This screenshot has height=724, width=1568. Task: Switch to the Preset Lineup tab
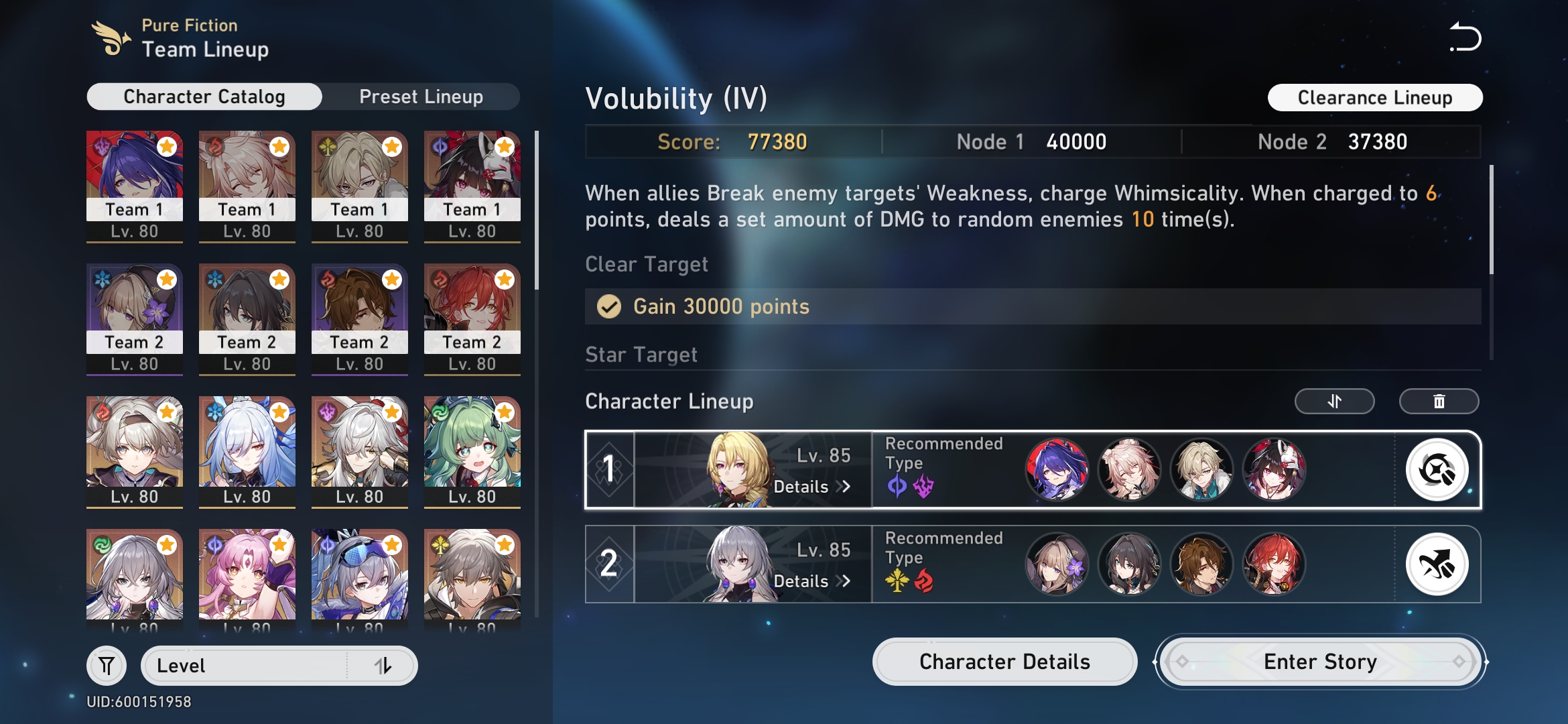tap(421, 97)
